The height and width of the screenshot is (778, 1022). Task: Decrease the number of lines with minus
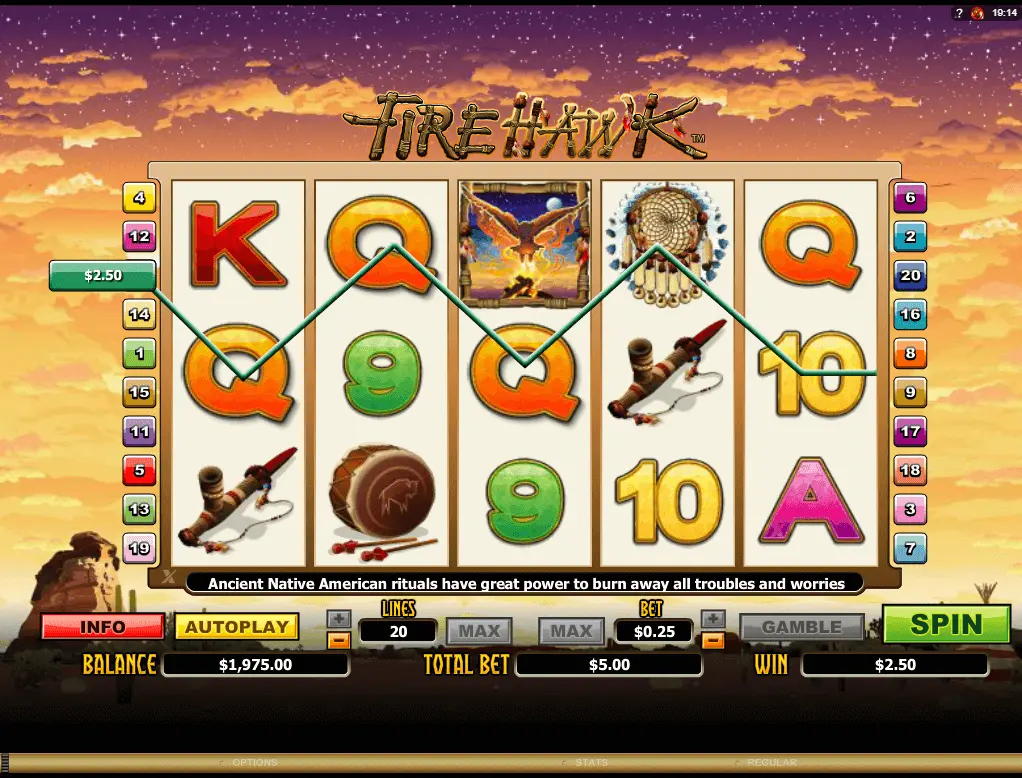pyautogui.click(x=339, y=640)
